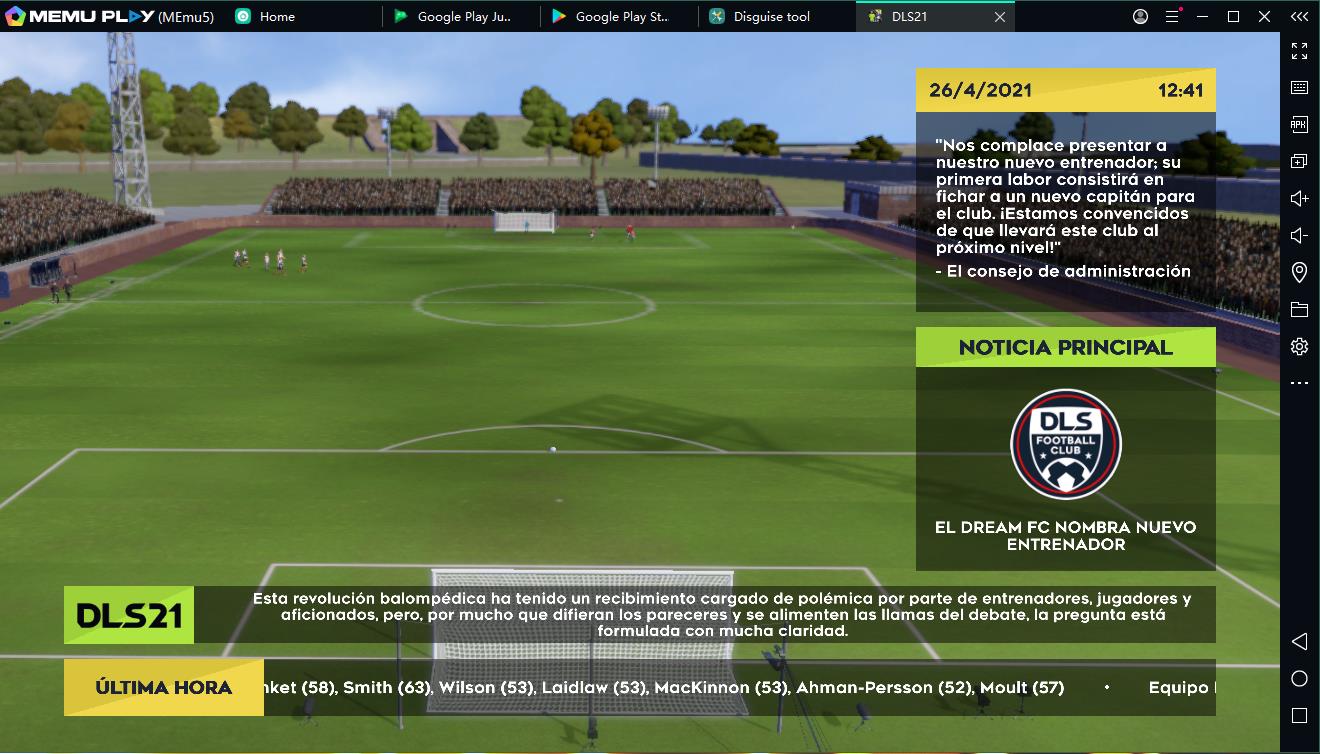Click the DLS Football Club badge
The height and width of the screenshot is (754, 1320).
[1065, 445]
